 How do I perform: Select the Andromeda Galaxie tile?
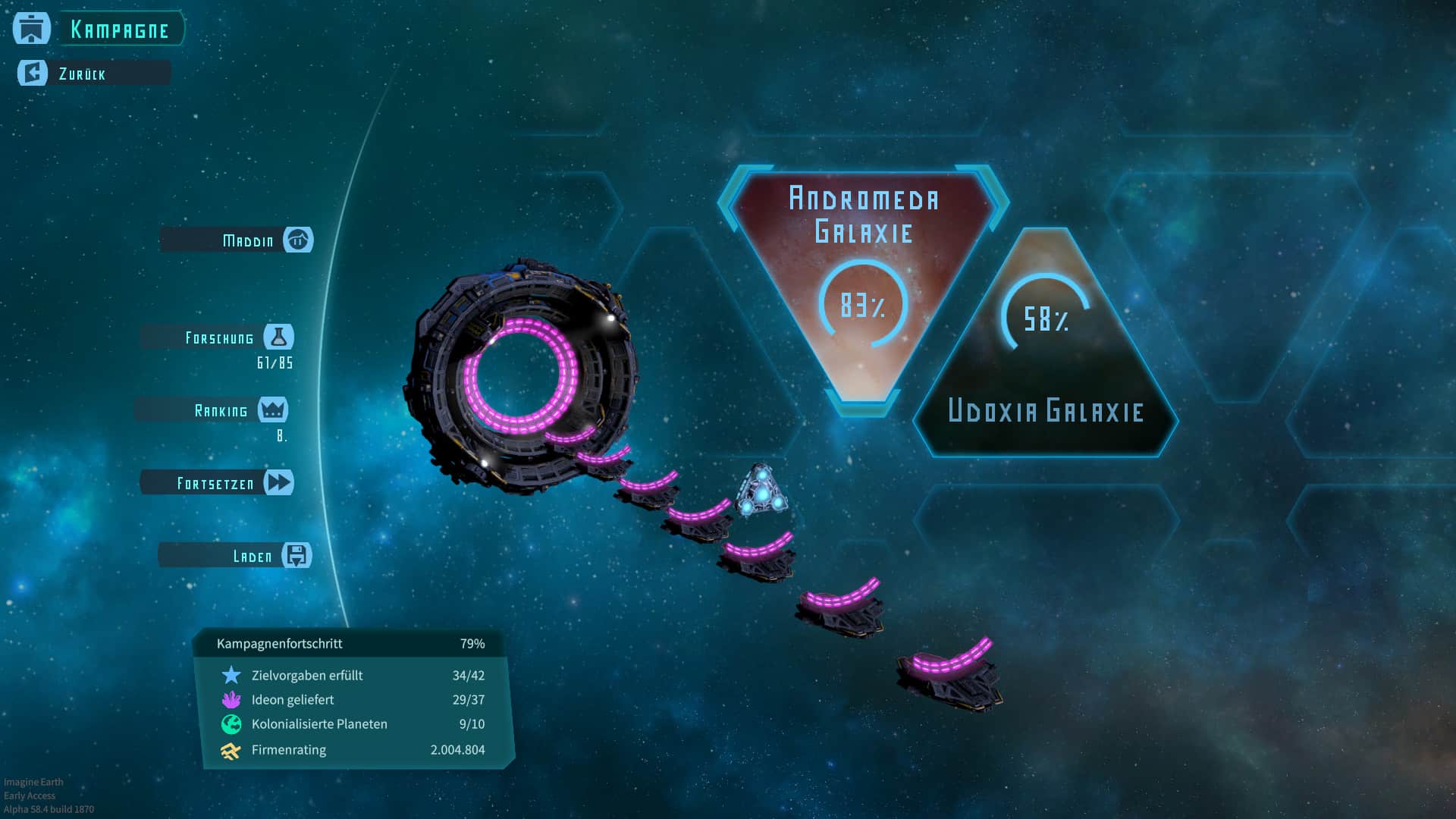tap(863, 281)
